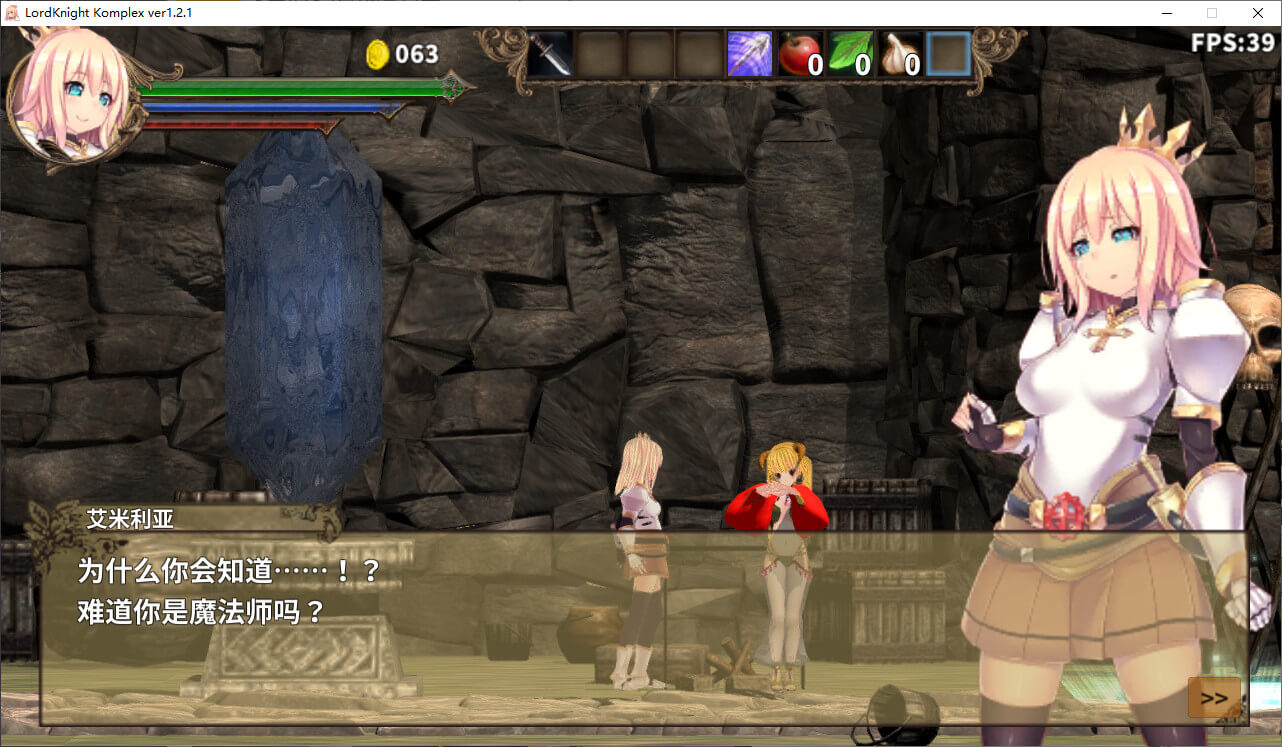This screenshot has height=747, width=1282.
Task: Activate the purple spear skill icon
Action: tap(749, 53)
